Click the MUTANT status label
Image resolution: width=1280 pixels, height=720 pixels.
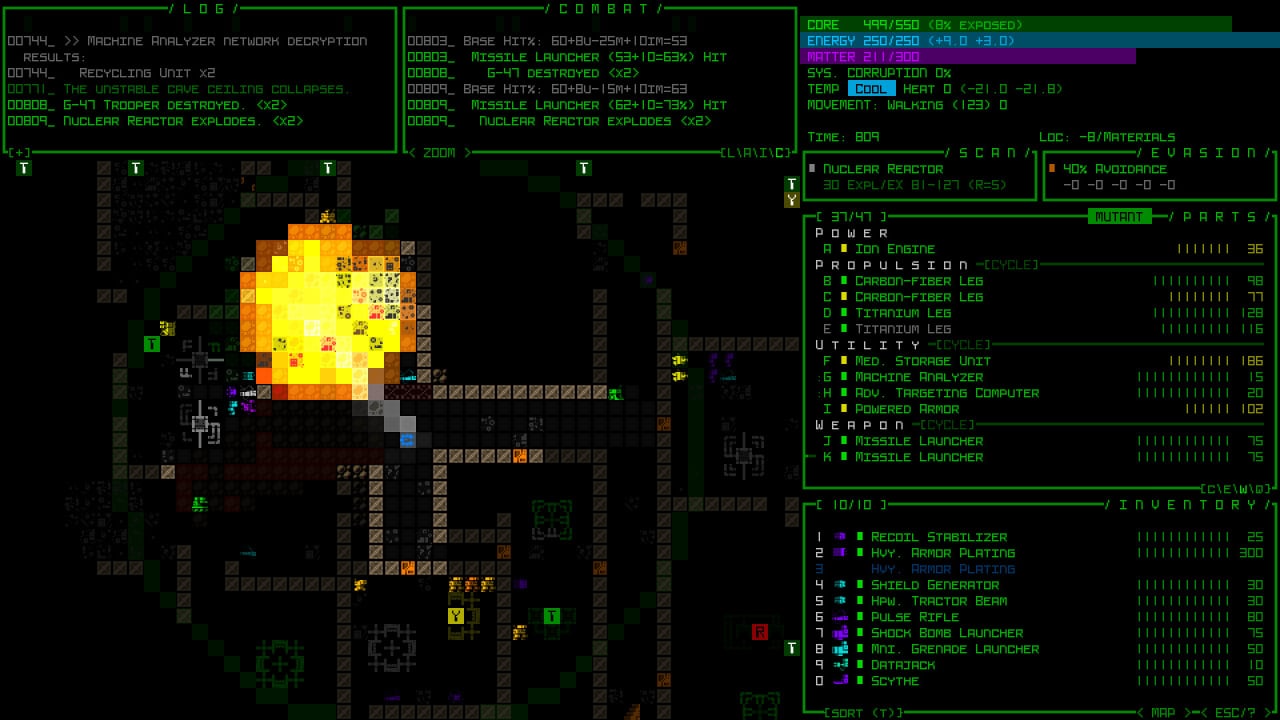(x=1118, y=216)
